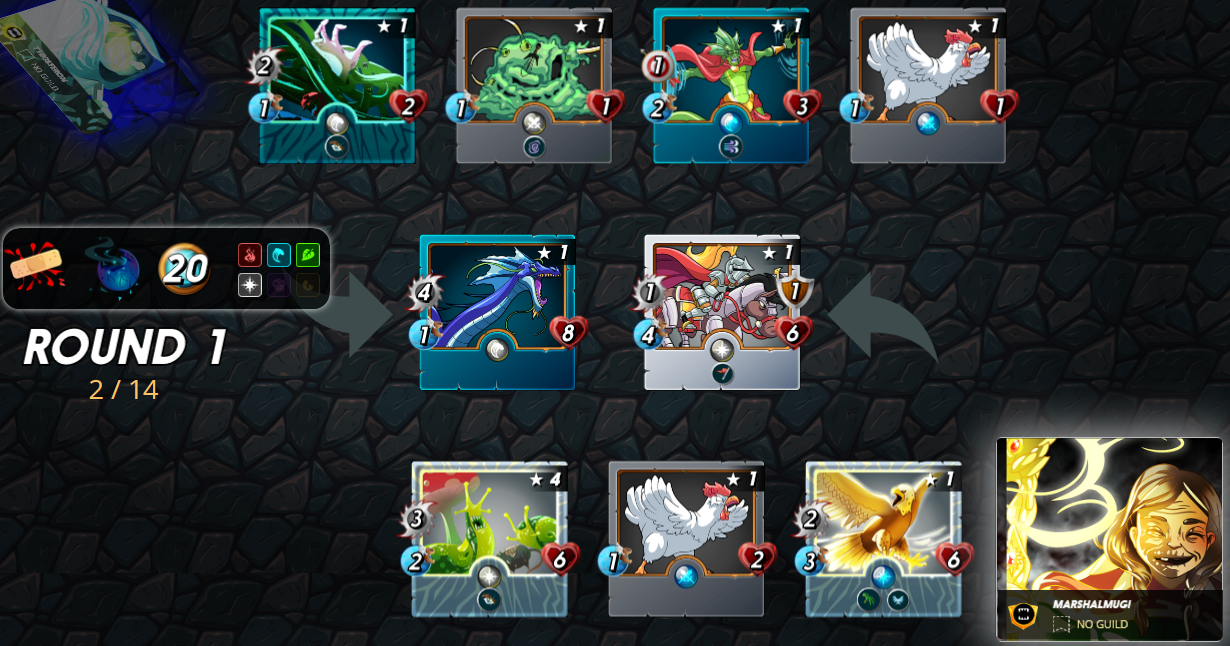This screenshot has height=646, width=1230.
Task: Click the pink flower plant monster card
Action: coord(337,85)
